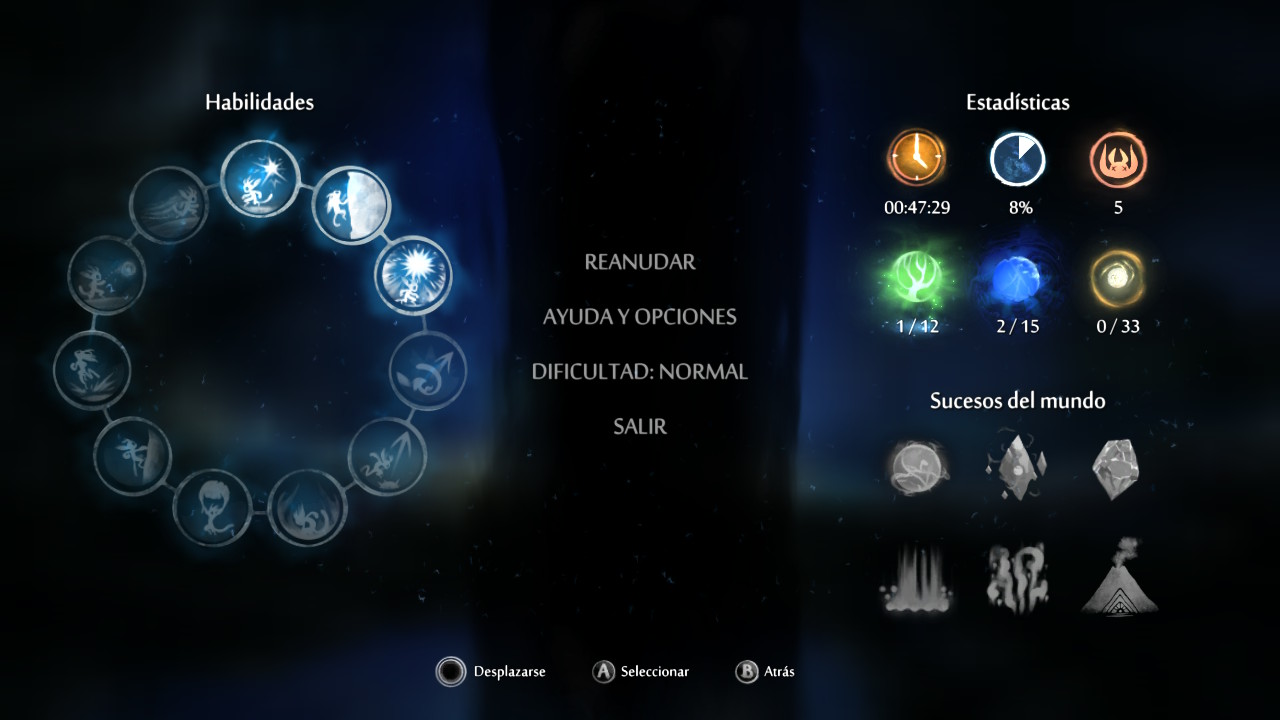Inspect the locked Light Grenade throw icon

pos(107,275)
